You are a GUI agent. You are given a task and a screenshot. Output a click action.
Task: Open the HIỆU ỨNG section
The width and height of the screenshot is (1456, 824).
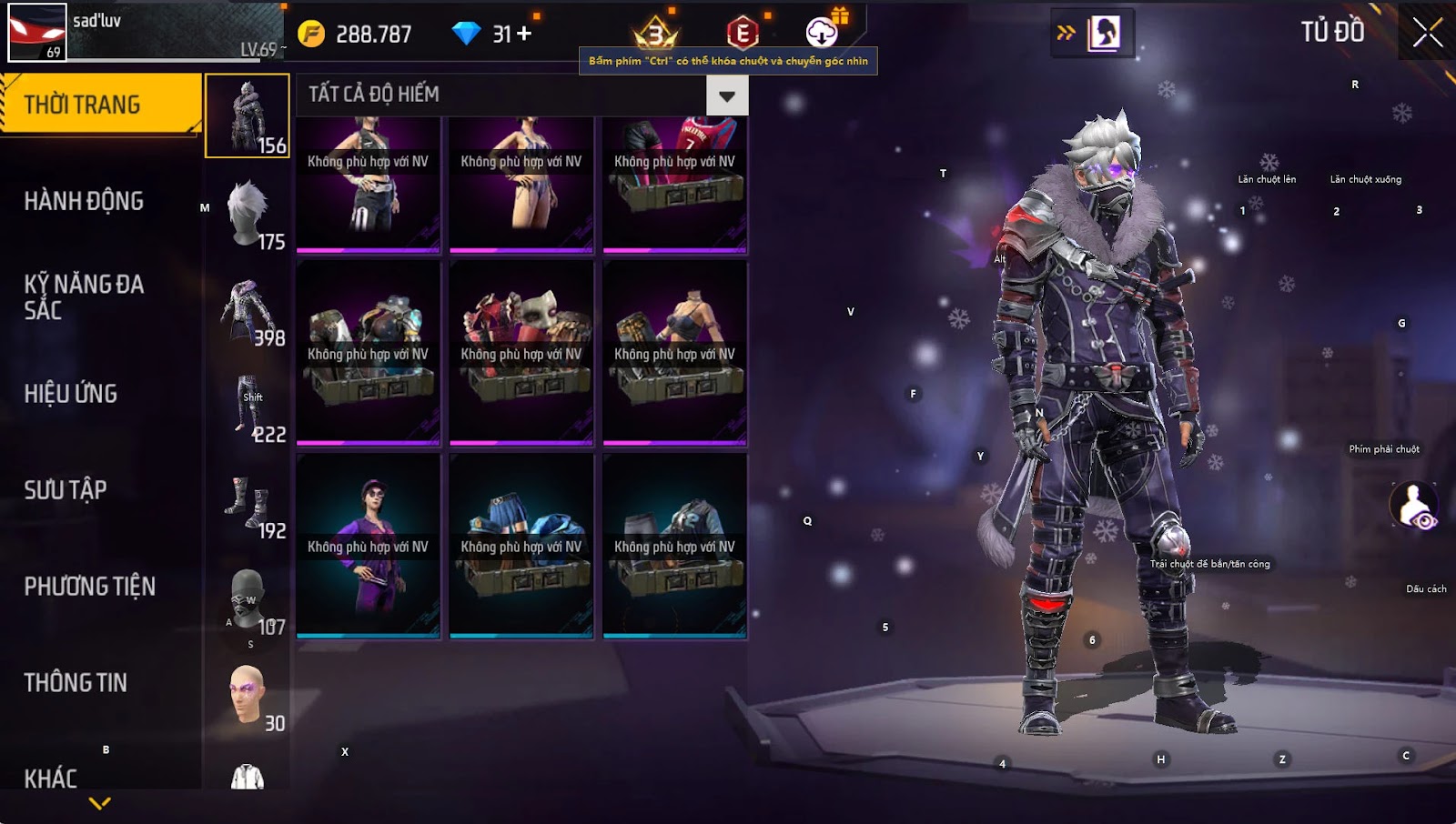click(71, 394)
